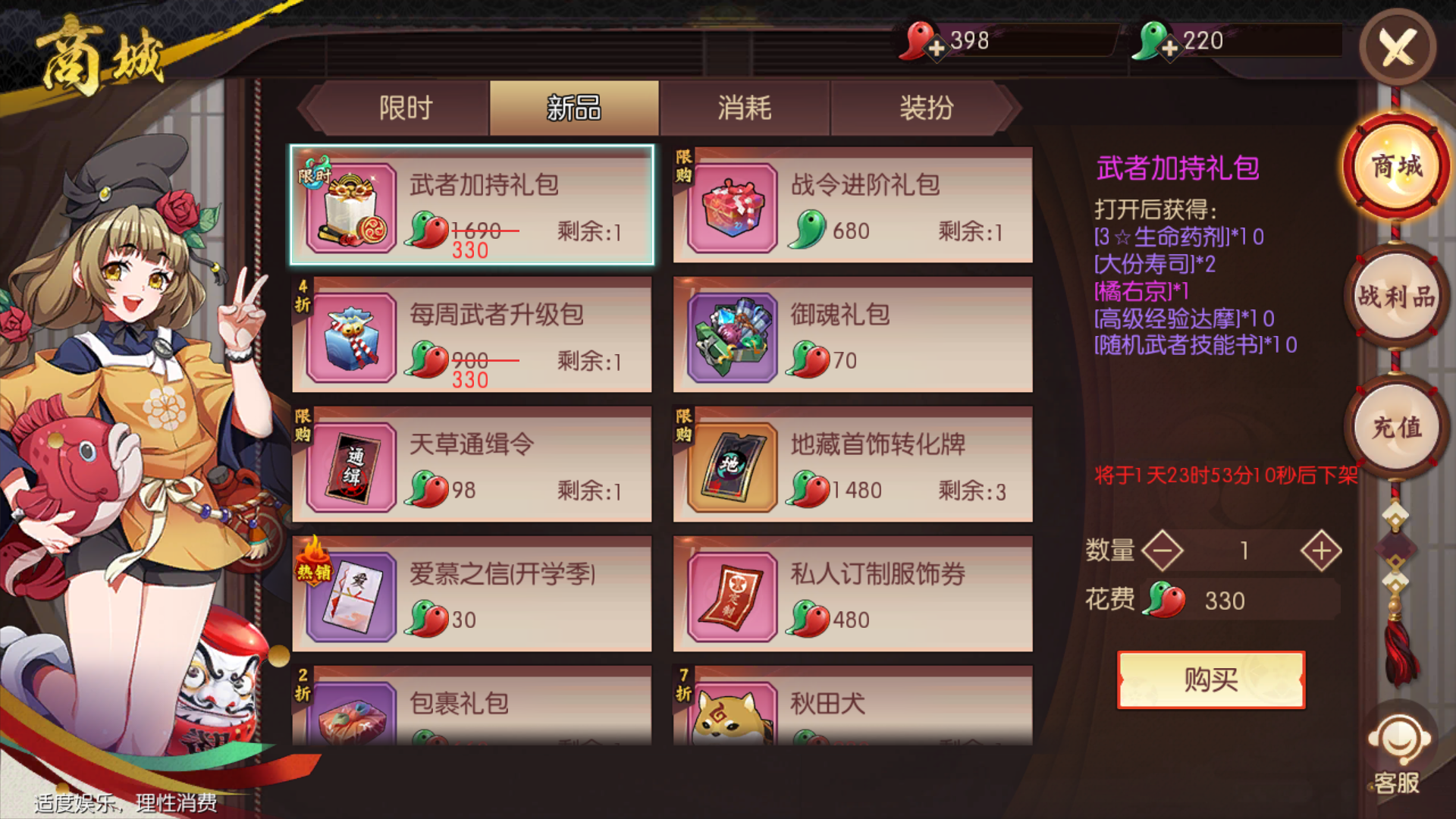Select the 战令进阶礼包 item card
The height and width of the screenshot is (819, 1456).
pos(852,206)
